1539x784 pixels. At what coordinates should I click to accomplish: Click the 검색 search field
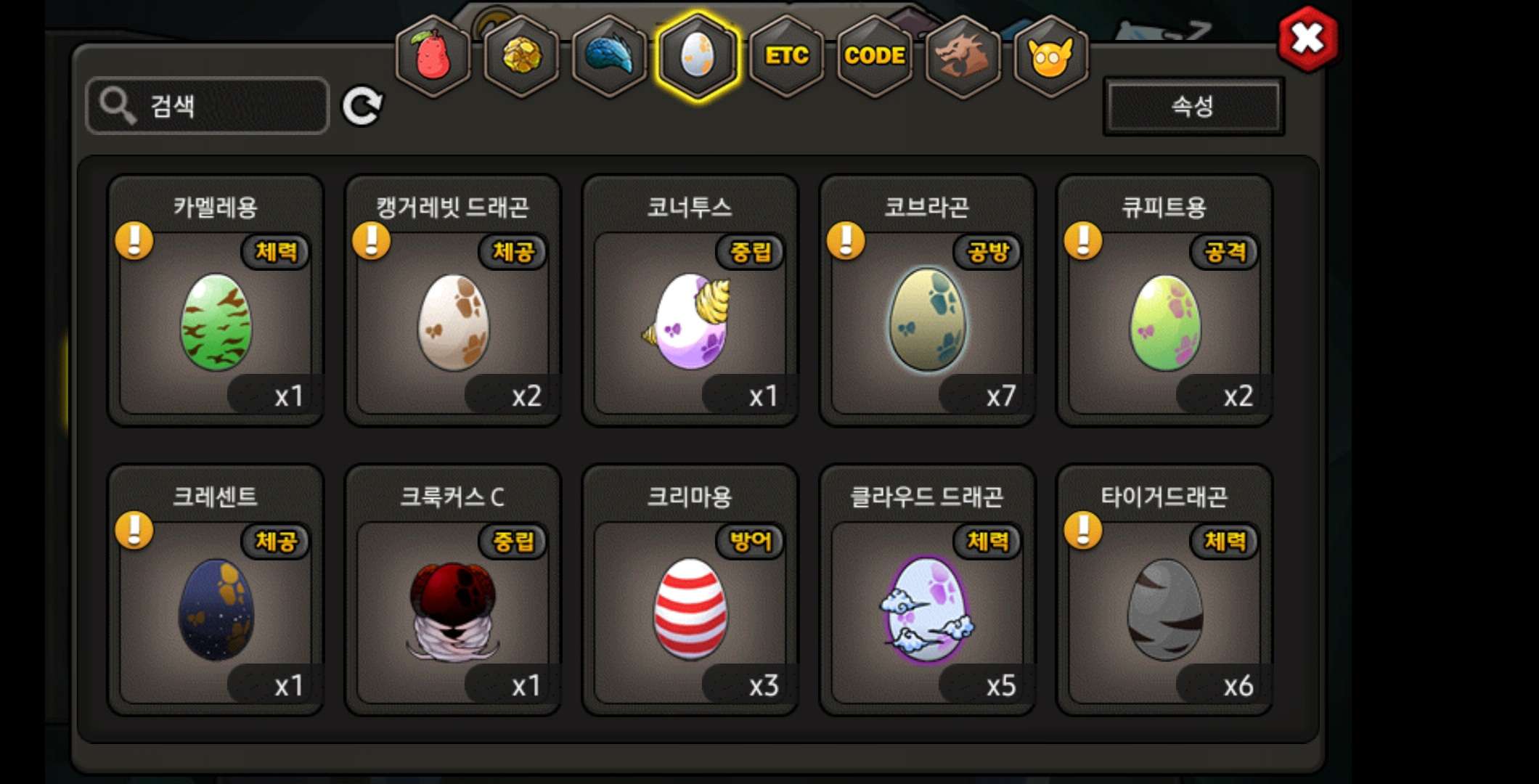pos(208,106)
